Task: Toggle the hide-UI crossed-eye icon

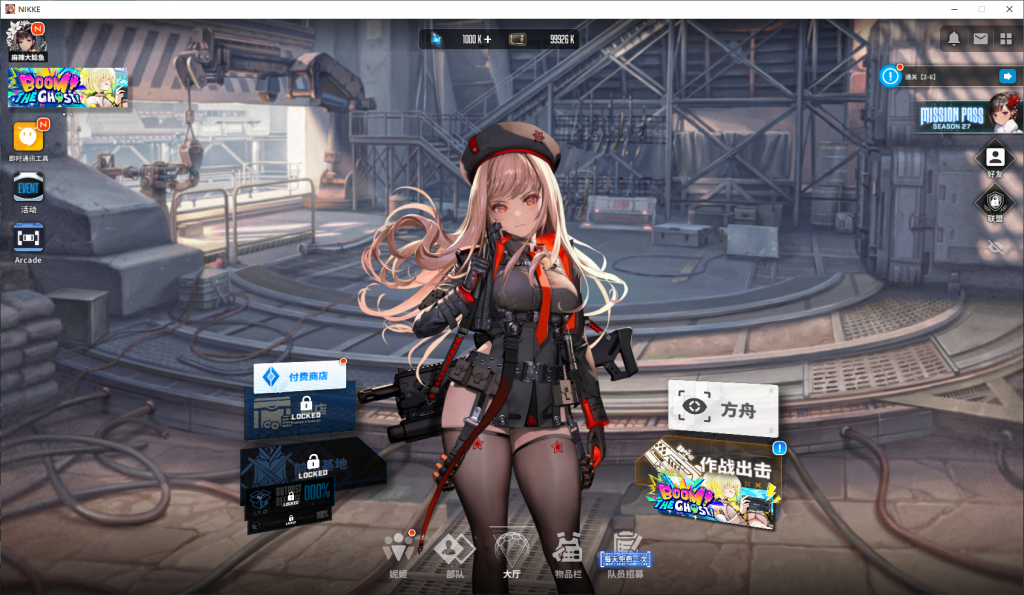Action: coord(995,246)
